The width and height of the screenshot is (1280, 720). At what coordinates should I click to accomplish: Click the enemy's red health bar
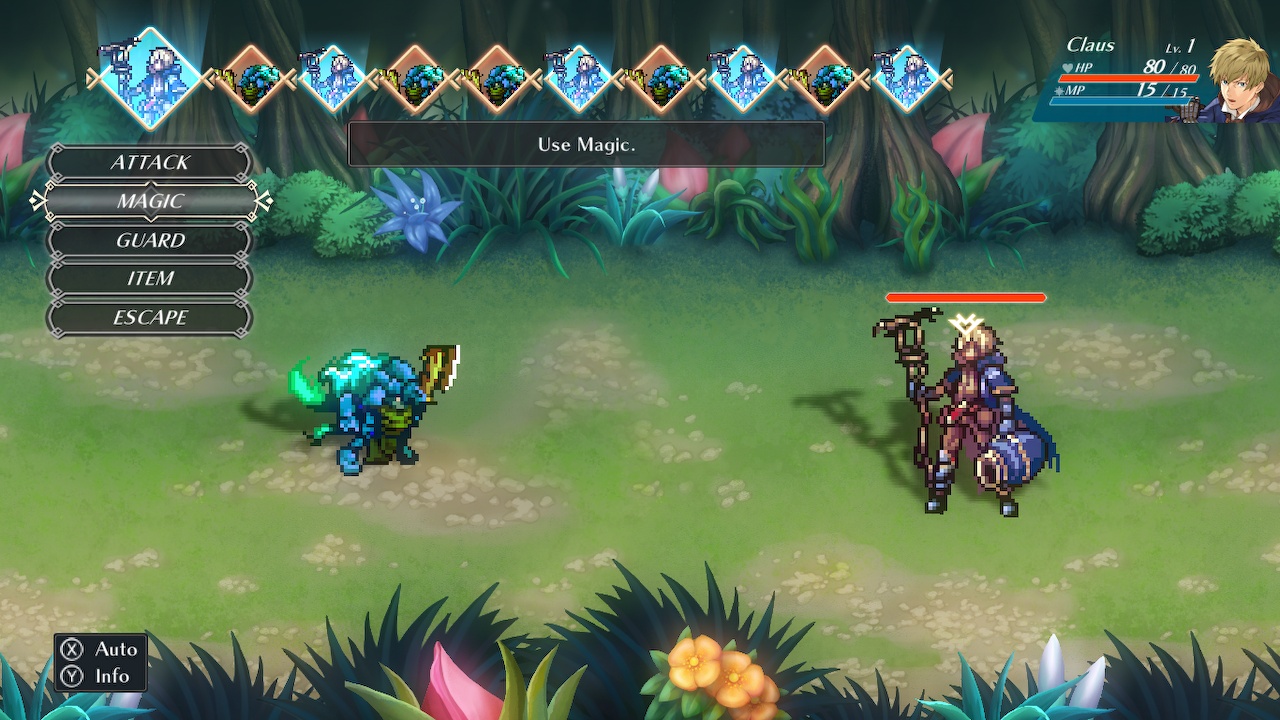(x=967, y=297)
